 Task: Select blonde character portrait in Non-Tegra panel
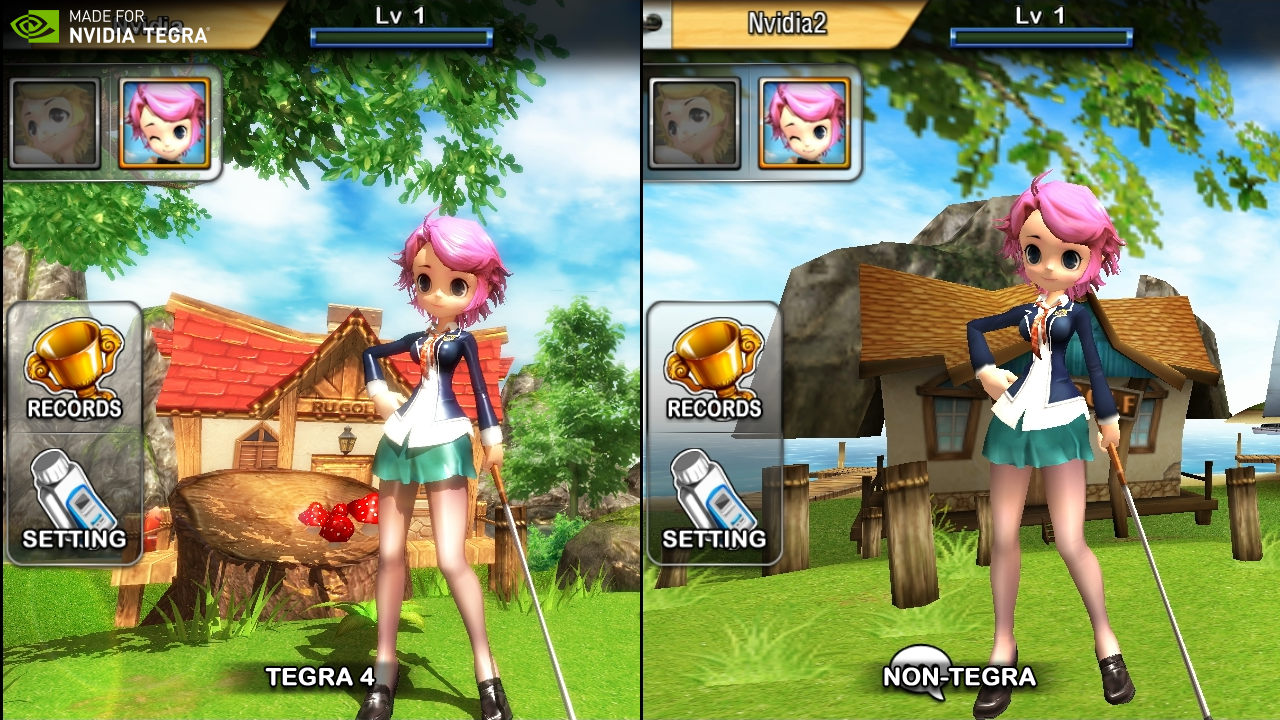695,123
